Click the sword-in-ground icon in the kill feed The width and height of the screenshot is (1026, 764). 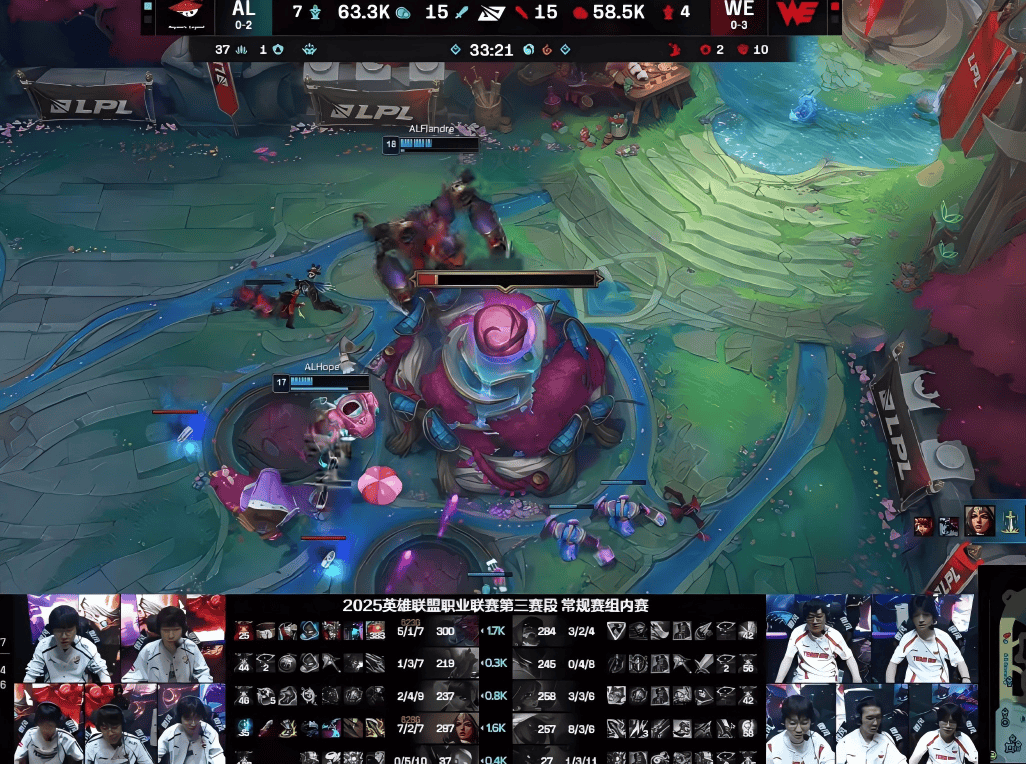[x=1012, y=521]
